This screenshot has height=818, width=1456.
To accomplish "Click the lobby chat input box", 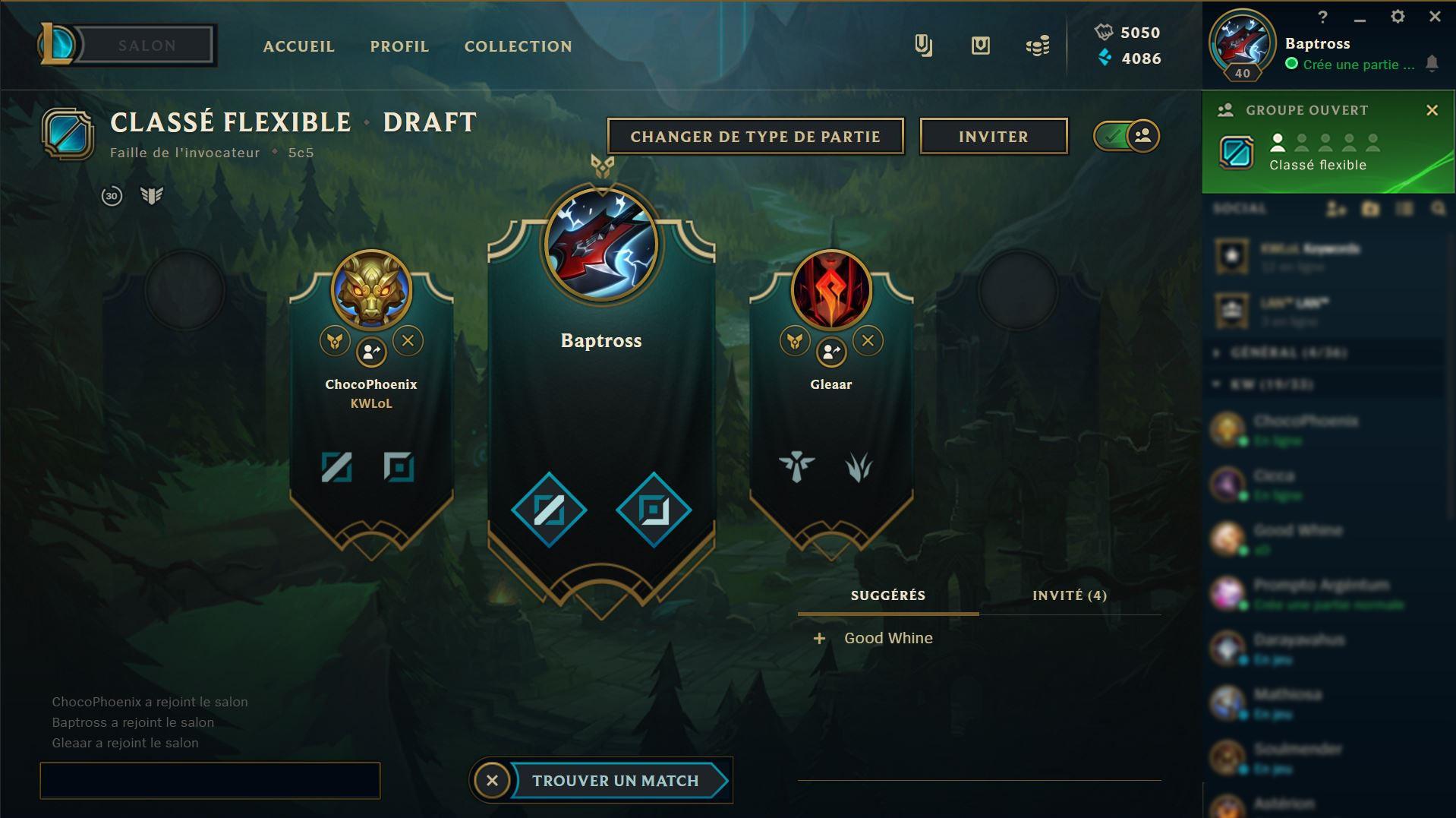I will tap(210, 781).
